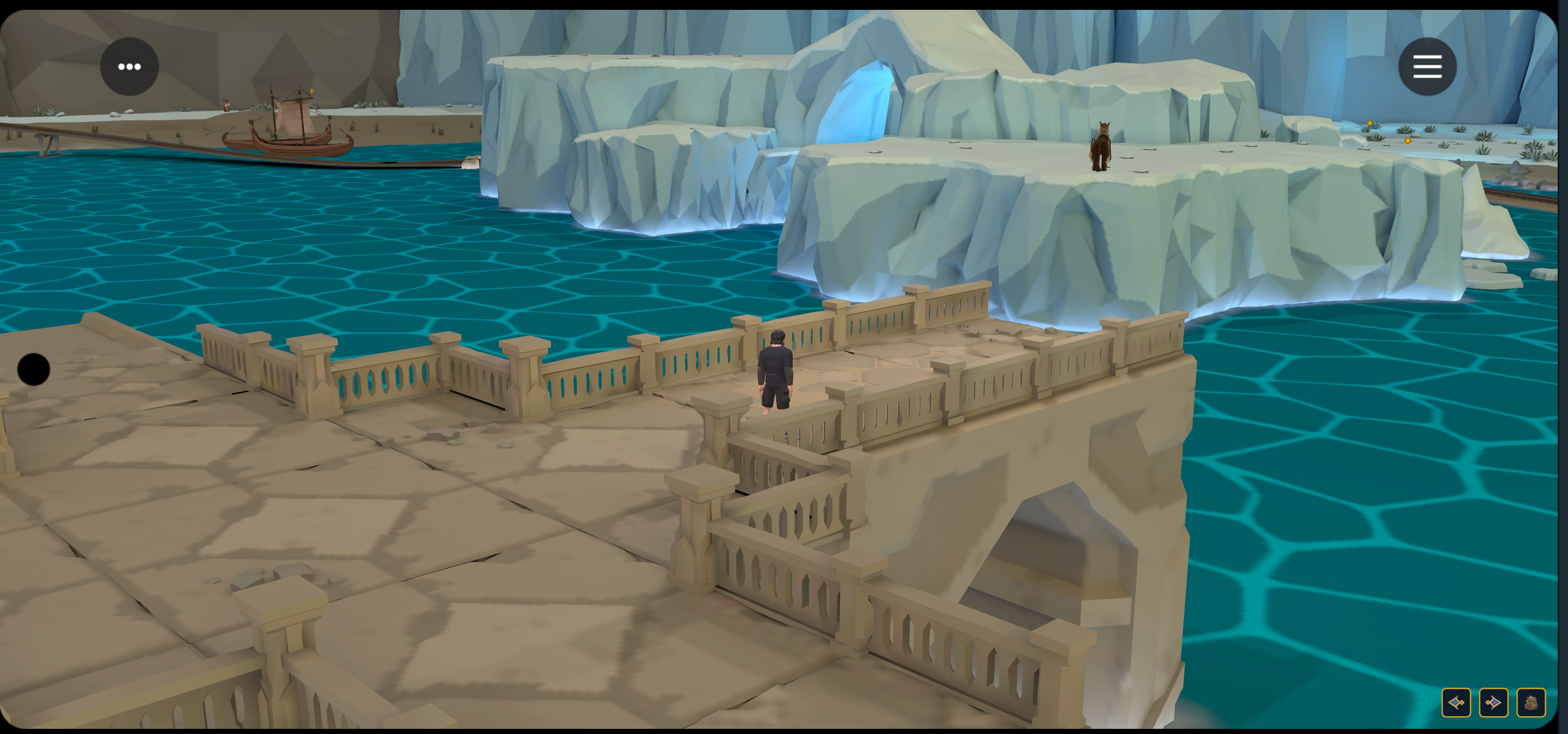Viewport: 1568px width, 734px height.
Task: Open the hamburger main menu
Action: coord(1427,66)
